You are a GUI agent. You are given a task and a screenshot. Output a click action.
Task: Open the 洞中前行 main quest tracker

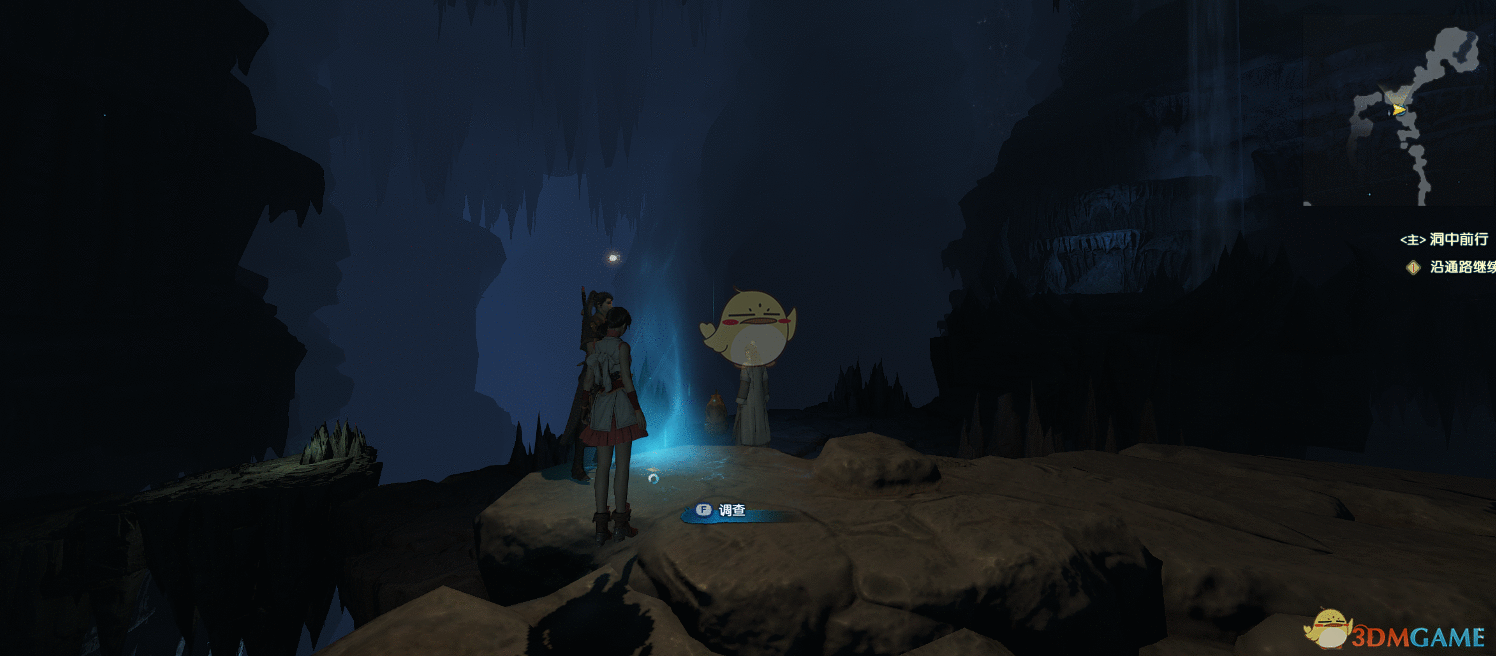pyautogui.click(x=1443, y=240)
